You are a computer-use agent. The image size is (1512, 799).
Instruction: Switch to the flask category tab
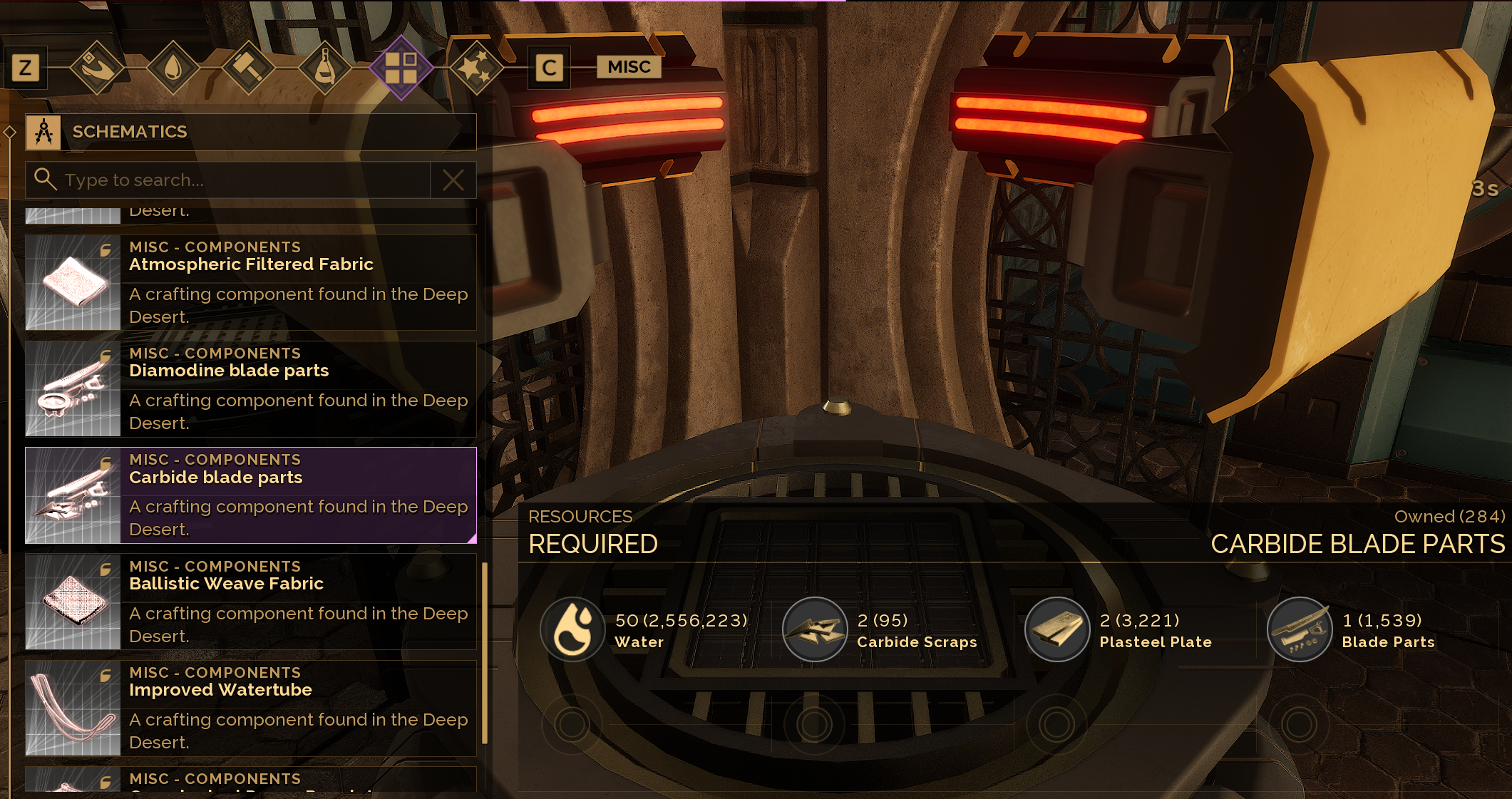click(x=325, y=68)
